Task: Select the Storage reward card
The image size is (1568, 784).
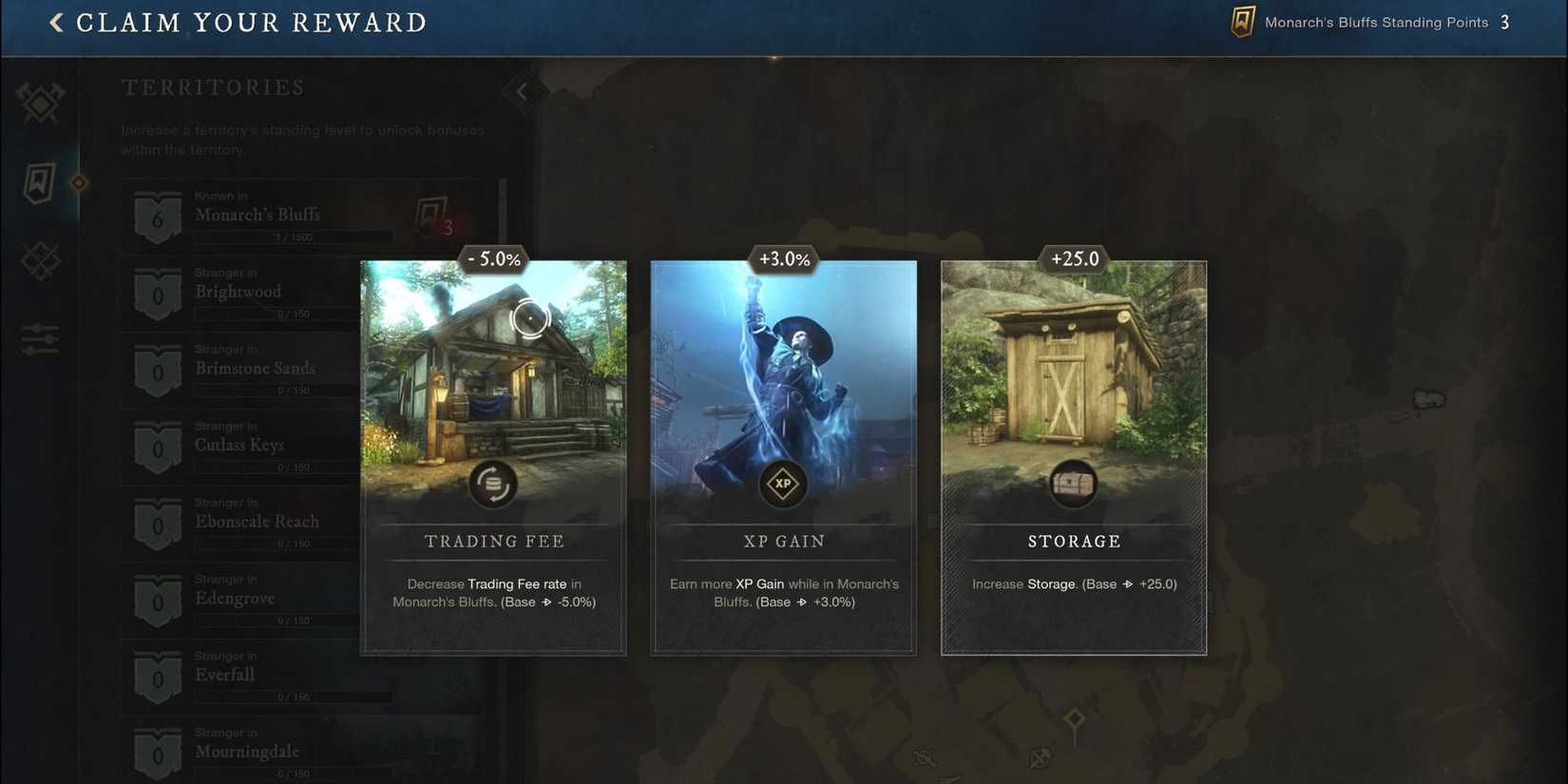Action: coord(1073,456)
